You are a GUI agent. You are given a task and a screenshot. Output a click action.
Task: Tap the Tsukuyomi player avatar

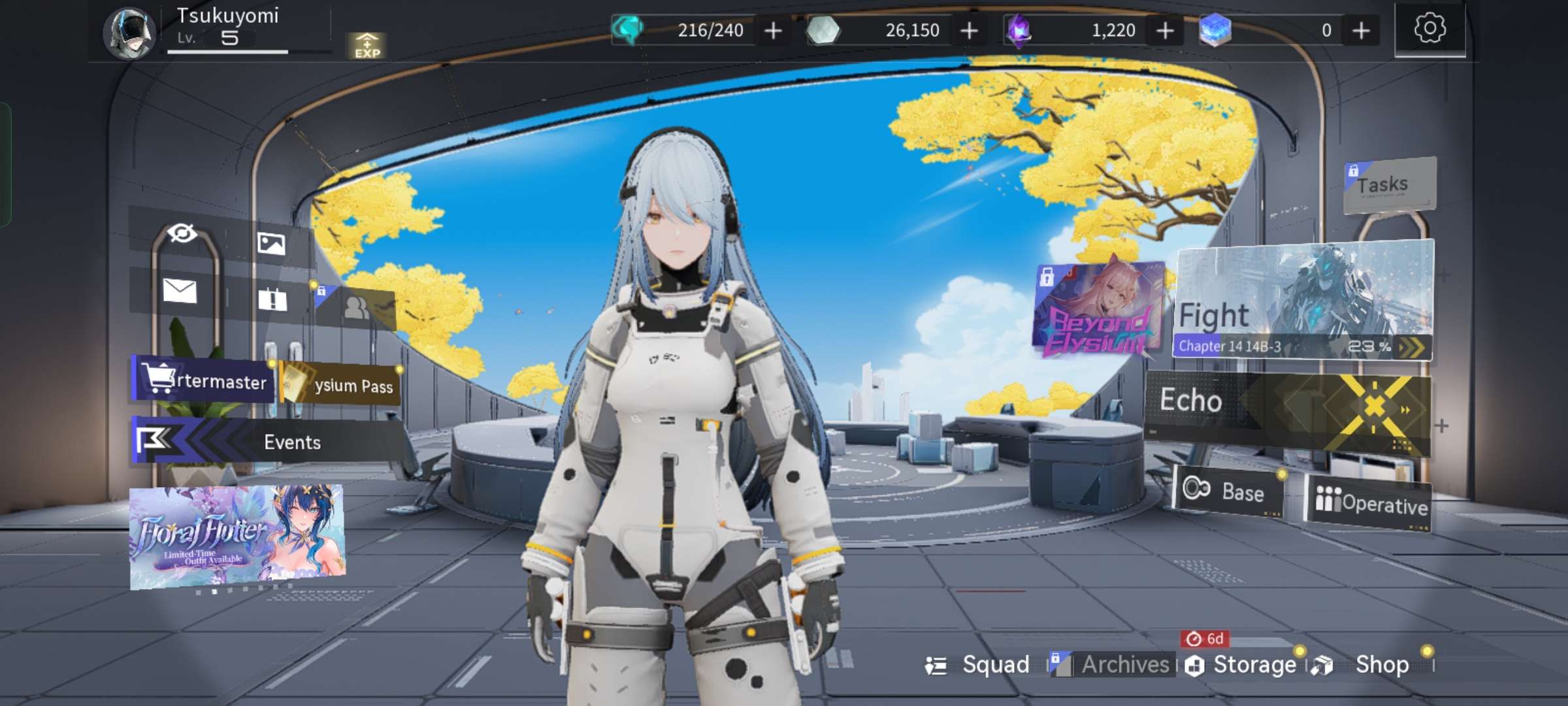coord(129,33)
